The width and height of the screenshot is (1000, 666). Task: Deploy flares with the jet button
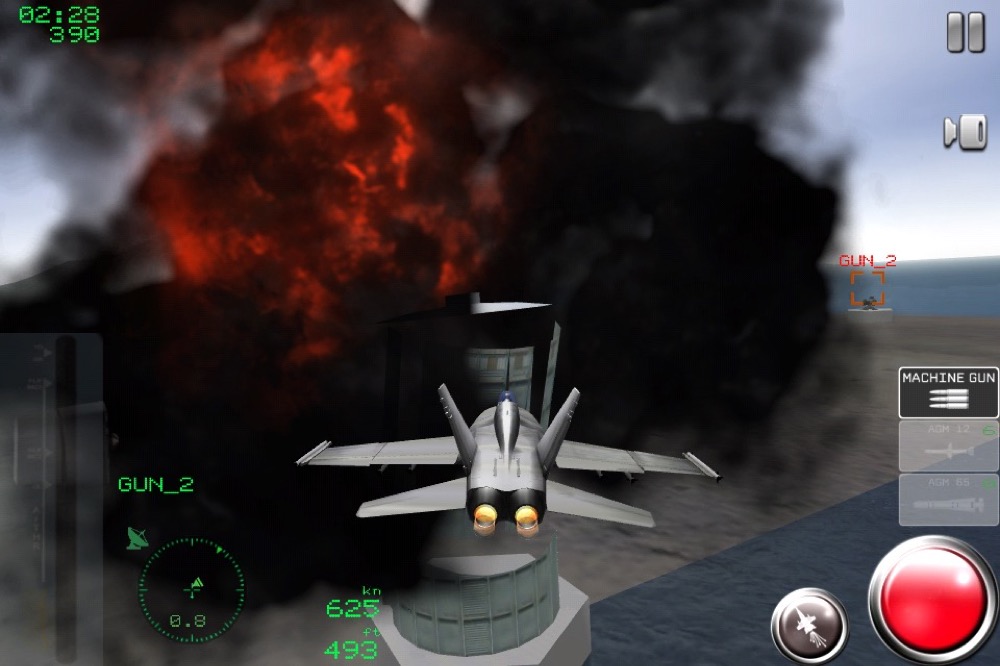pyautogui.click(x=809, y=626)
